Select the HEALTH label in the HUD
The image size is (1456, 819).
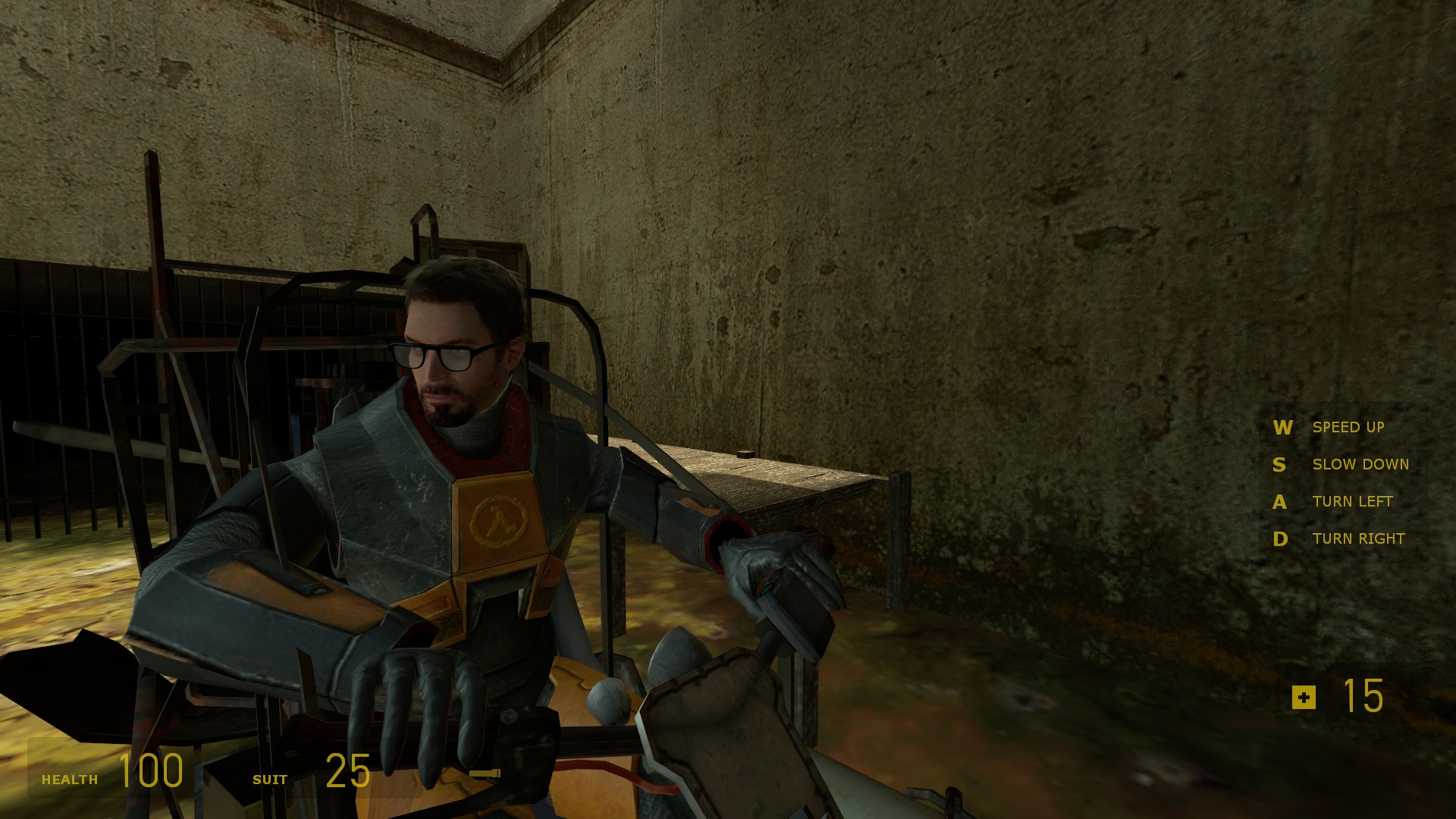pyautogui.click(x=71, y=779)
